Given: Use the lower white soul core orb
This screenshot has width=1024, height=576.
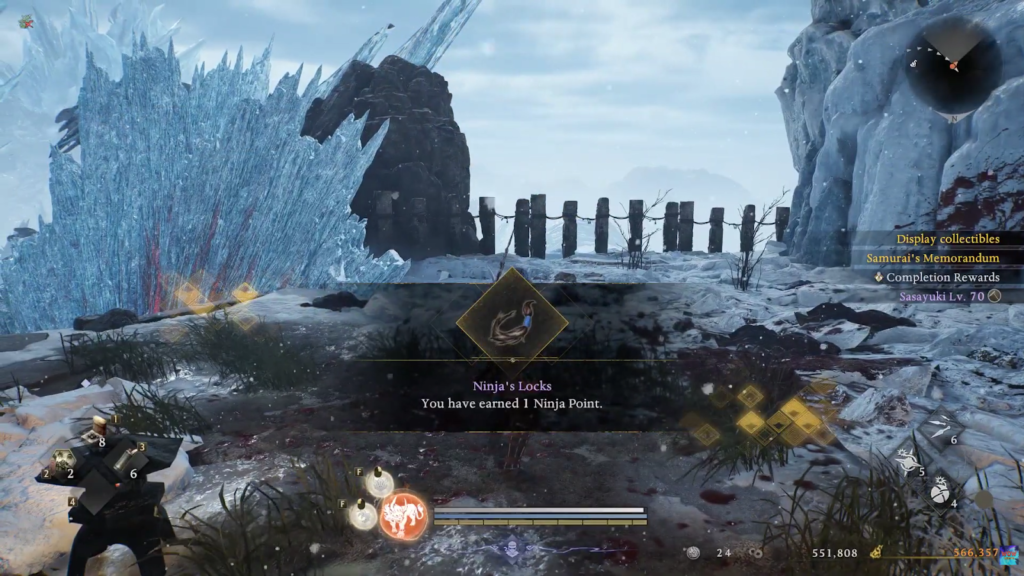Looking at the screenshot, I should pos(362,515).
